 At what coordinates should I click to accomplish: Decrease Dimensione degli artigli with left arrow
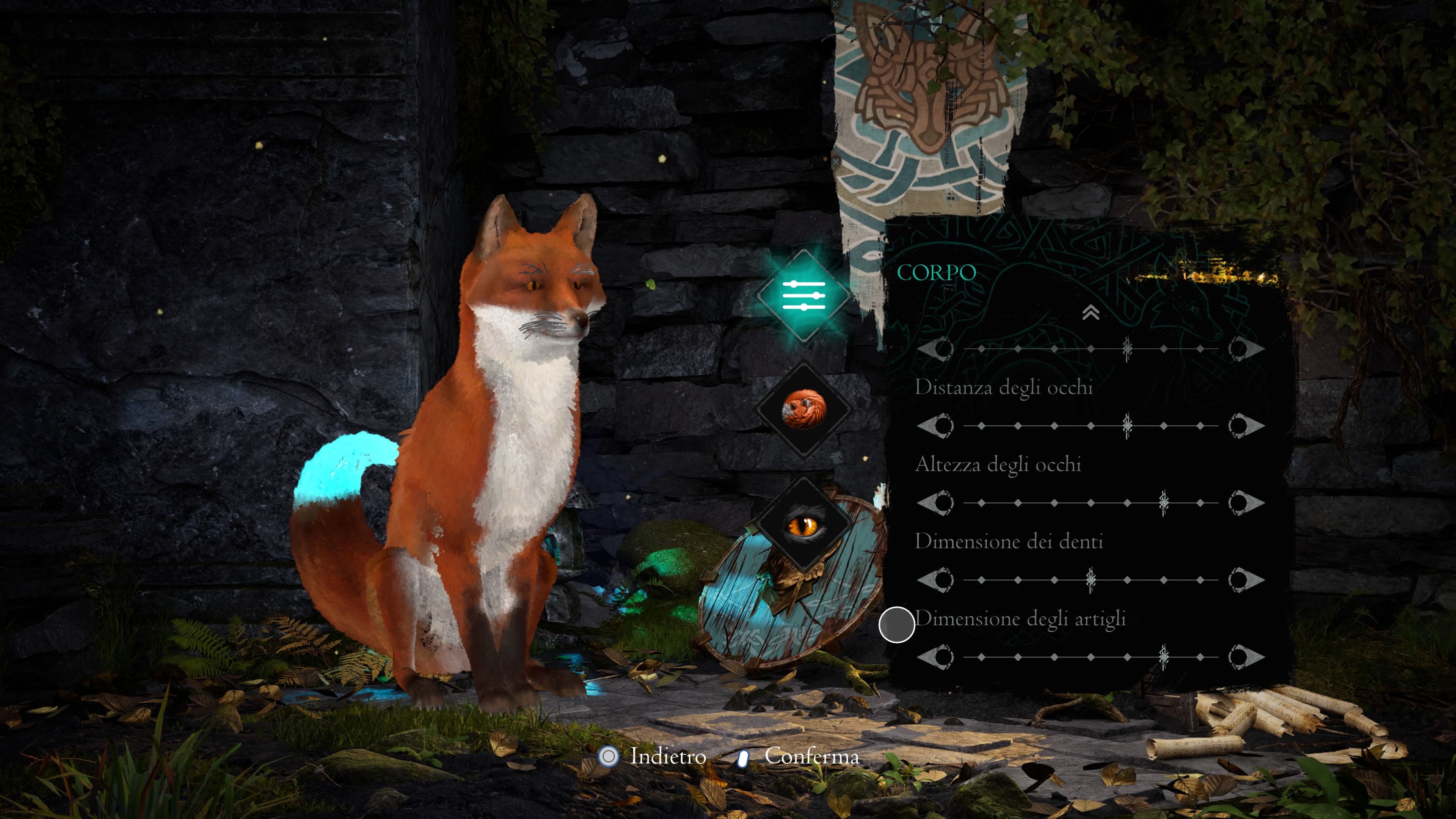(x=935, y=657)
